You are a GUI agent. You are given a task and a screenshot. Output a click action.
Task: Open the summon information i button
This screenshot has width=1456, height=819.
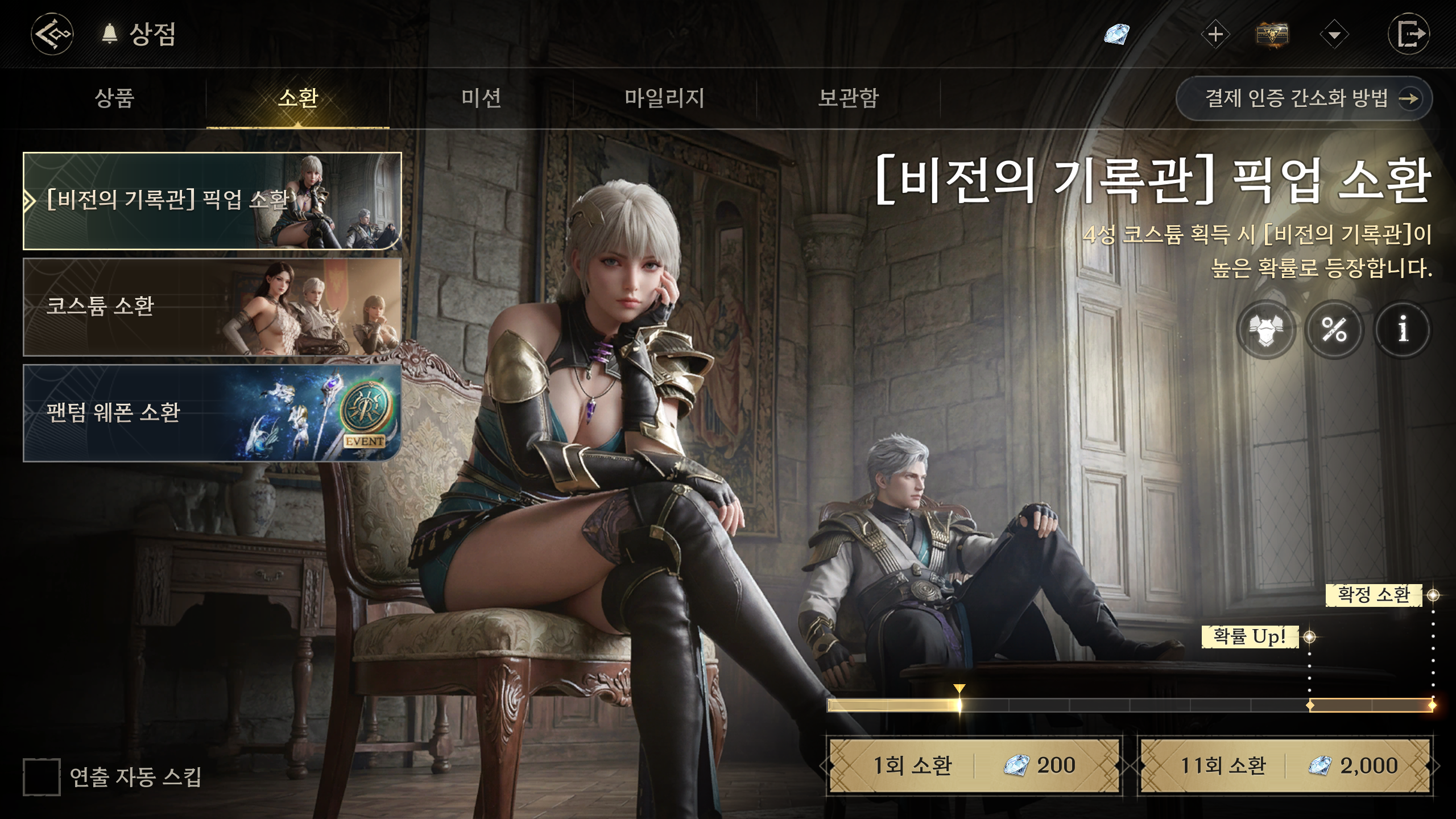tap(1403, 329)
